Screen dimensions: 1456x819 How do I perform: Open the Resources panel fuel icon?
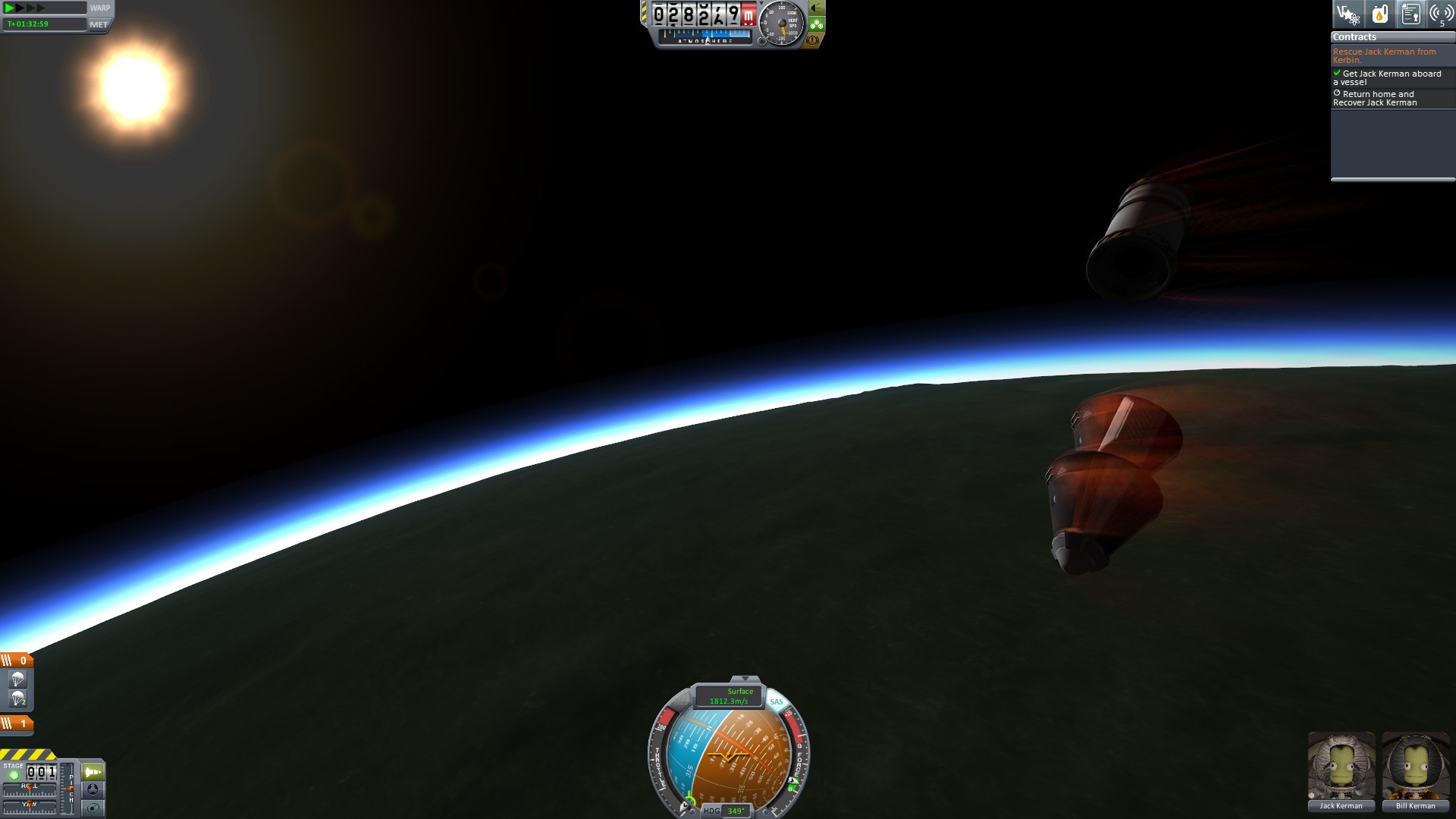(x=1380, y=14)
